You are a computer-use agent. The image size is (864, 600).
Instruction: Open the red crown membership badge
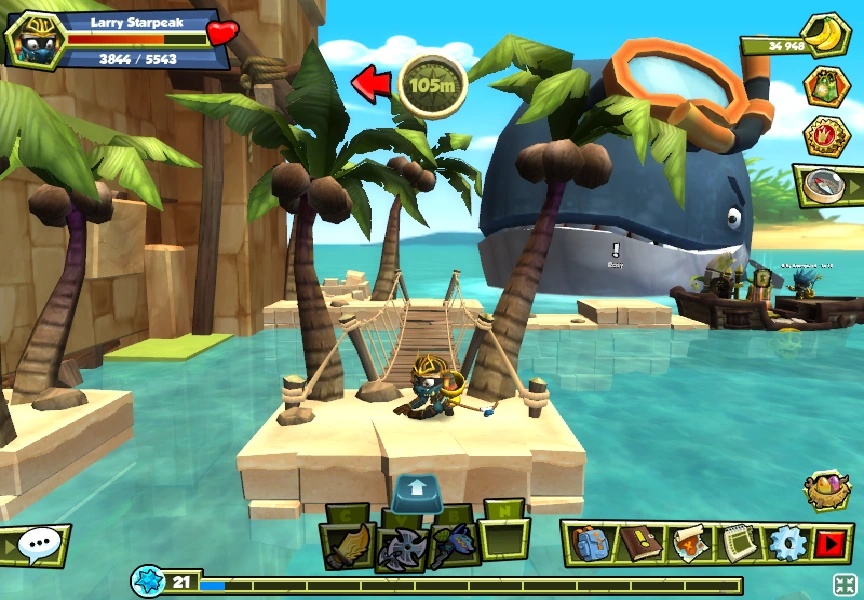tap(826, 136)
